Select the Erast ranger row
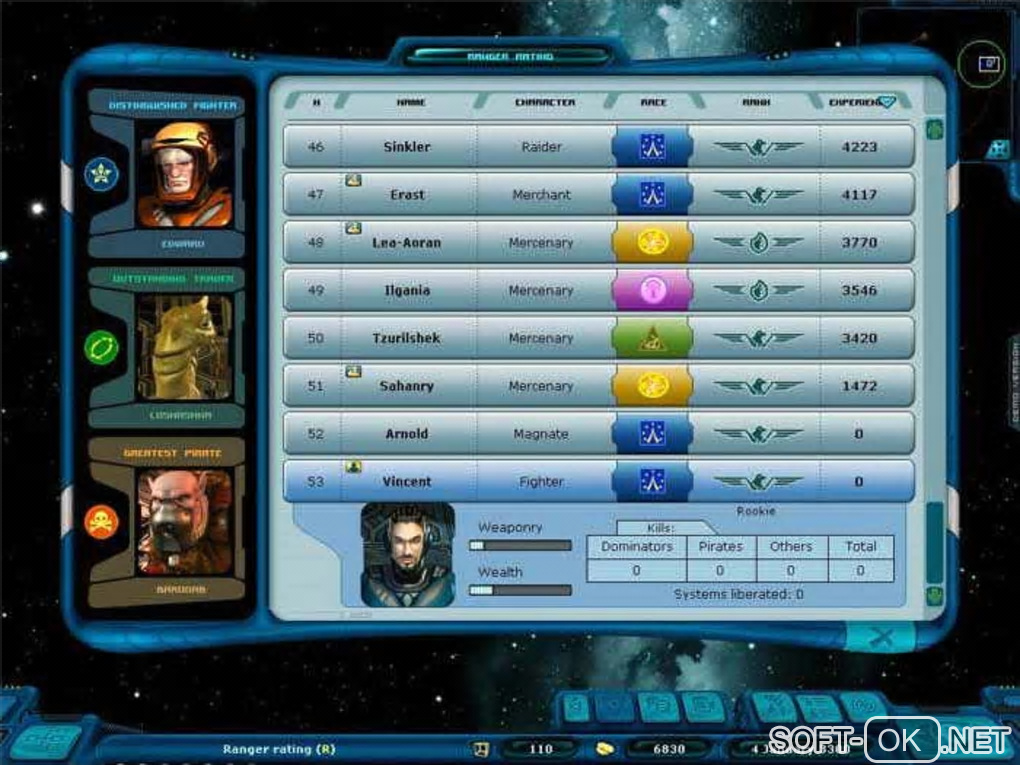The image size is (1020, 765). (407, 195)
